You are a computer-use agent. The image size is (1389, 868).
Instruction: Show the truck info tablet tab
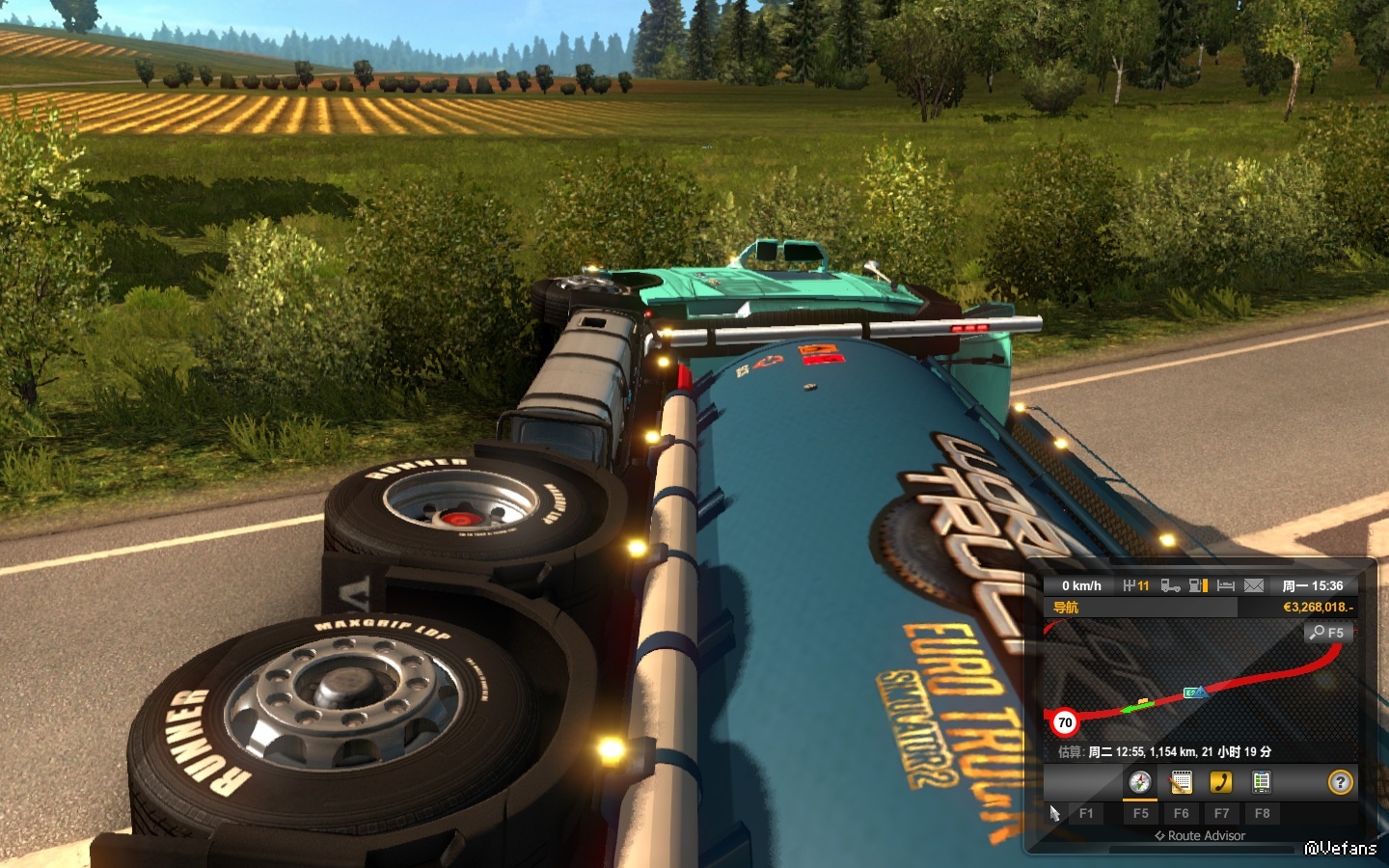pos(1261,782)
